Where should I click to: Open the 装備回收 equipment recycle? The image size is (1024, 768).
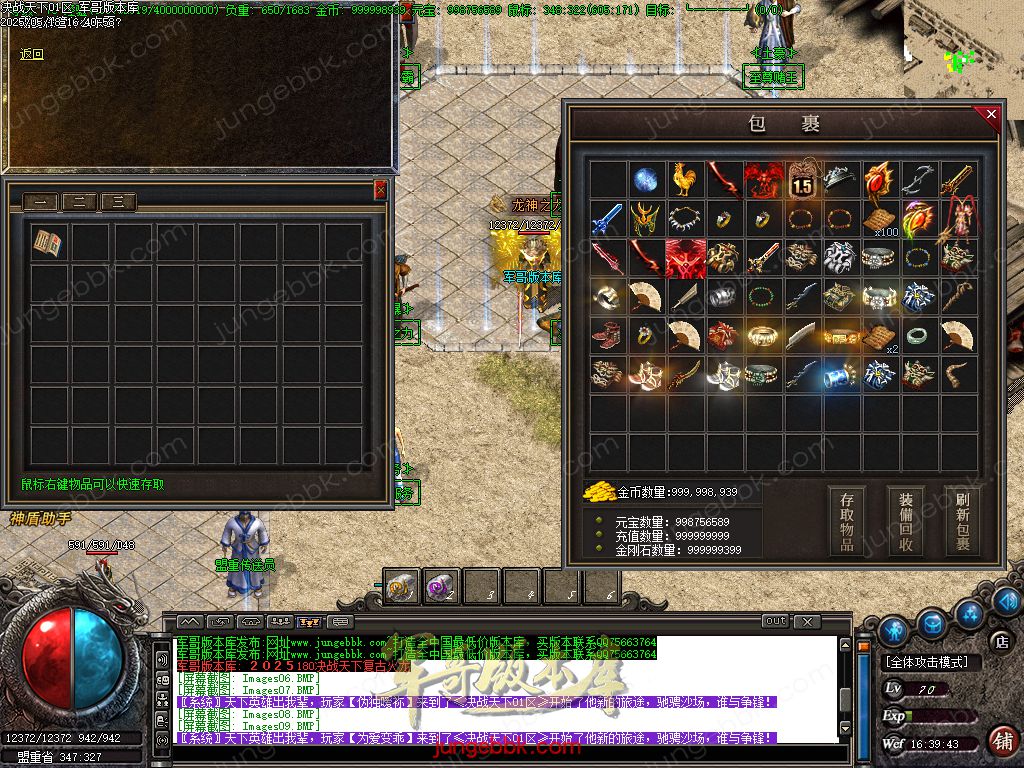pyautogui.click(x=905, y=519)
